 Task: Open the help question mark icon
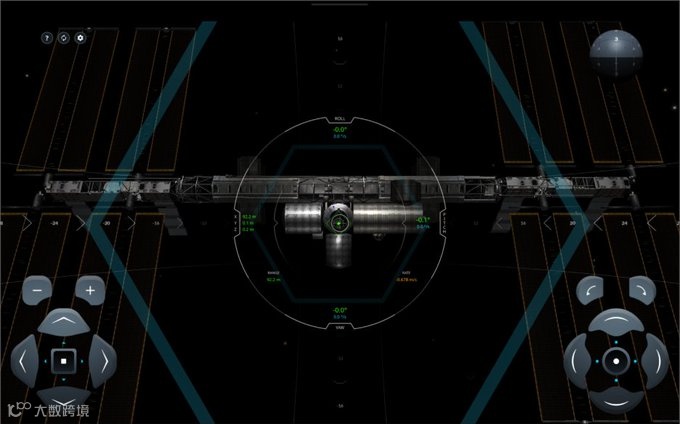47,37
